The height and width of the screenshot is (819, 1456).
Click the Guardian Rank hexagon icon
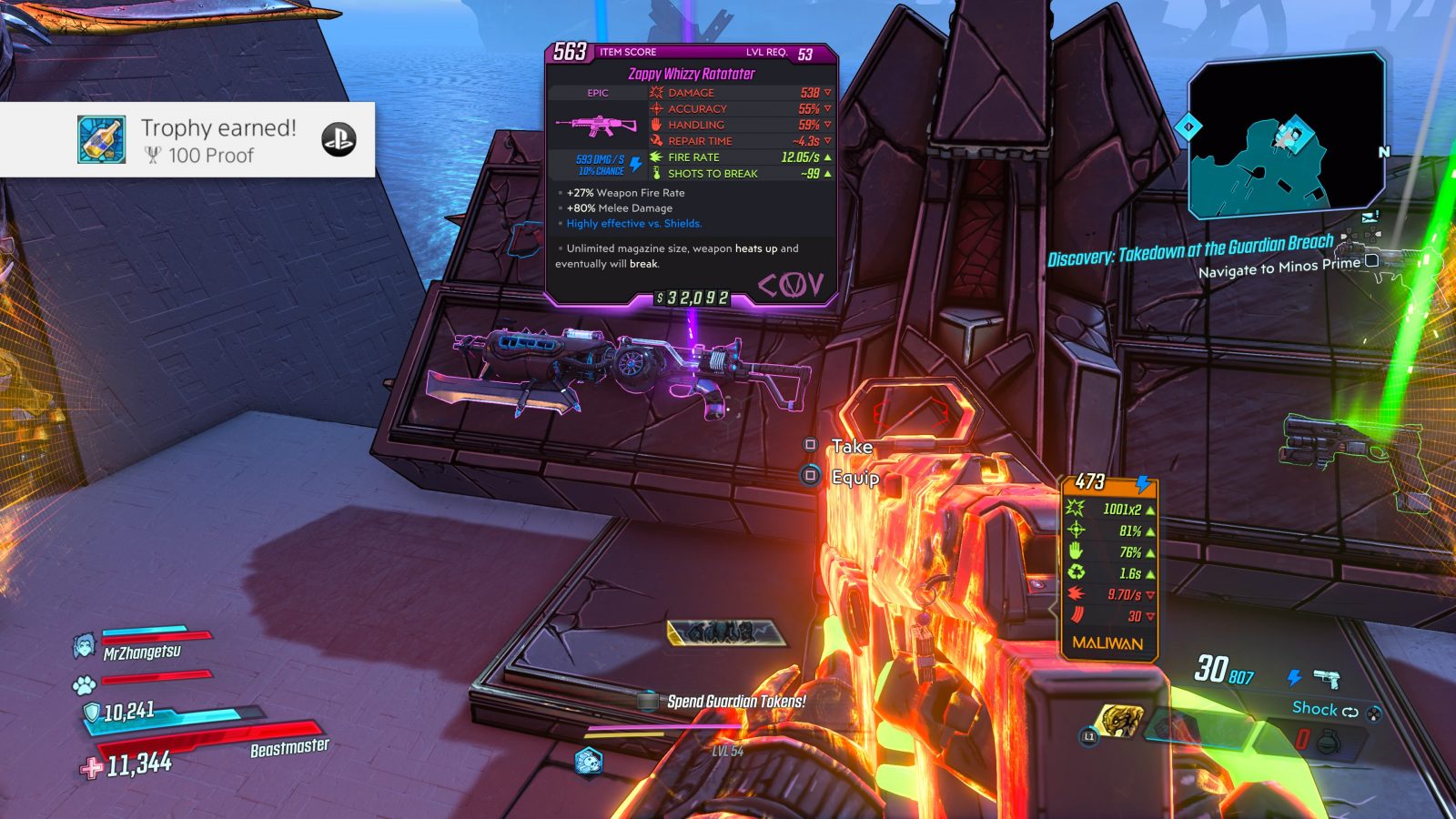click(589, 761)
